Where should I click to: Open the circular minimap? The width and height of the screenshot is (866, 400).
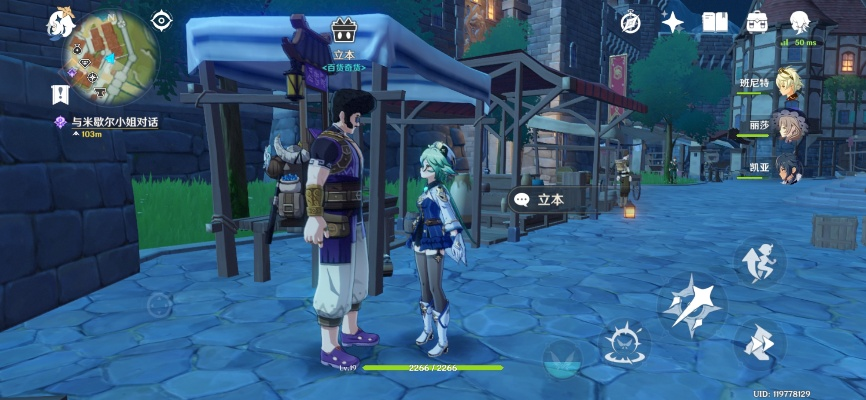111,58
